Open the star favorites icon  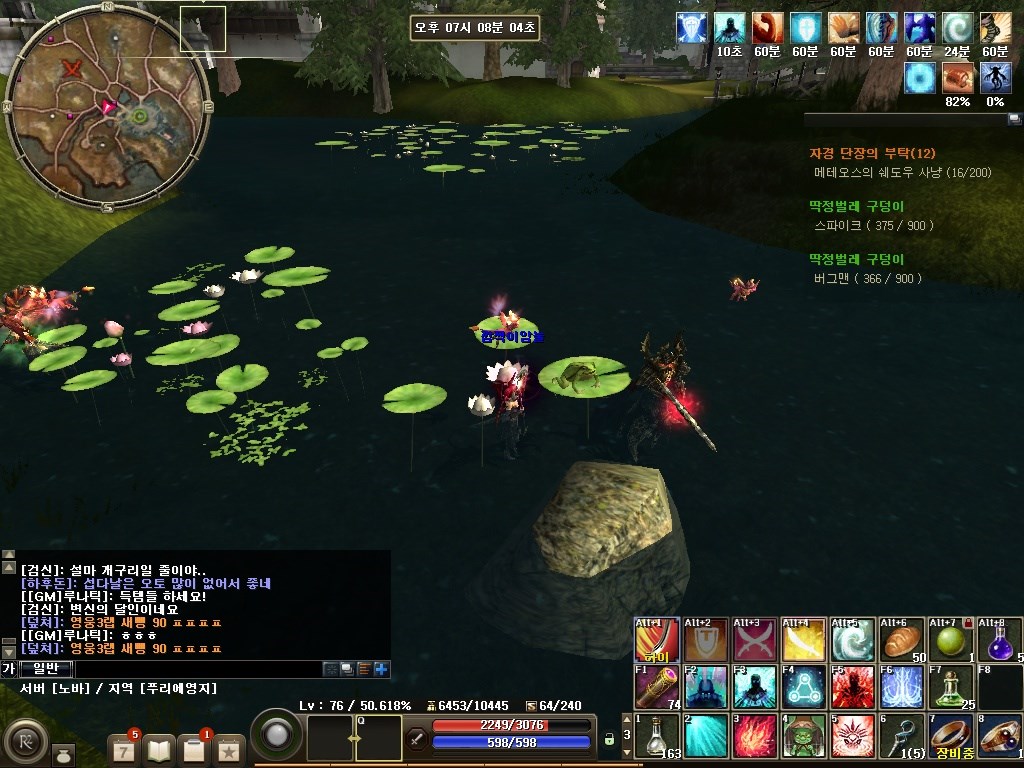click(x=229, y=749)
